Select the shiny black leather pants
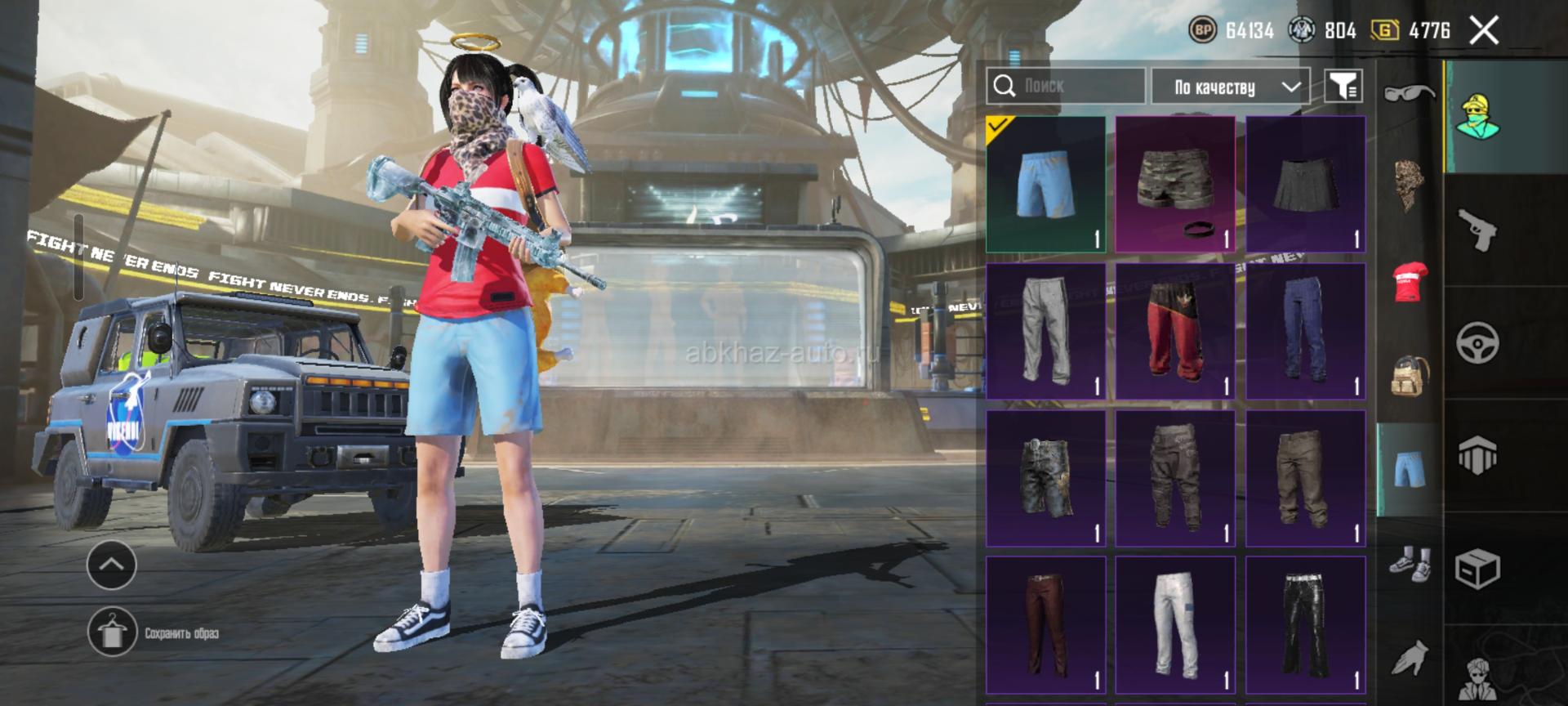The height and width of the screenshot is (706, 1568). [1305, 625]
